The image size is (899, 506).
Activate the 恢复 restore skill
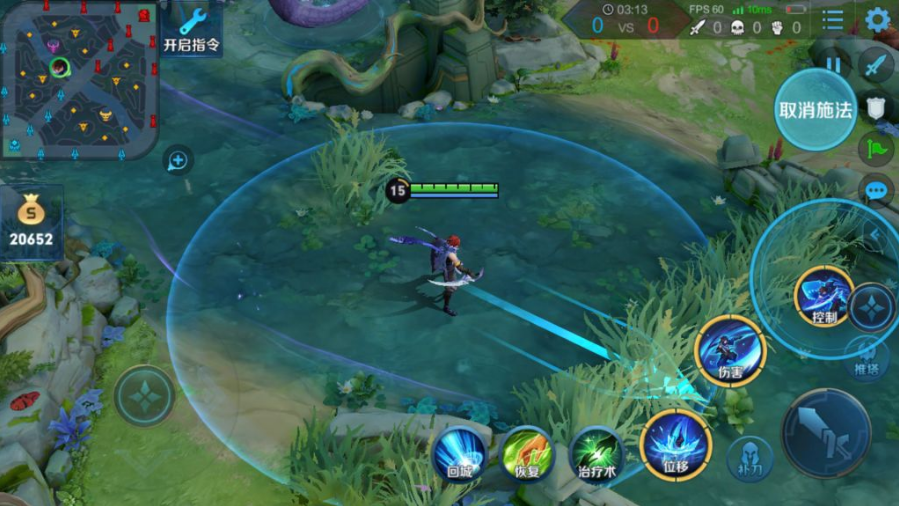(527, 452)
